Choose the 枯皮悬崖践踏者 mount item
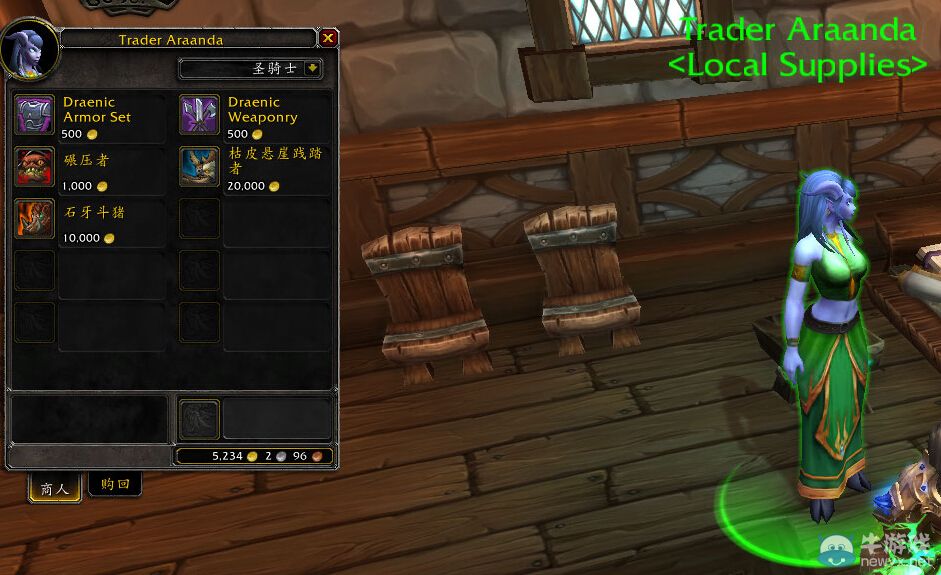This screenshot has width=941, height=575. (x=199, y=166)
